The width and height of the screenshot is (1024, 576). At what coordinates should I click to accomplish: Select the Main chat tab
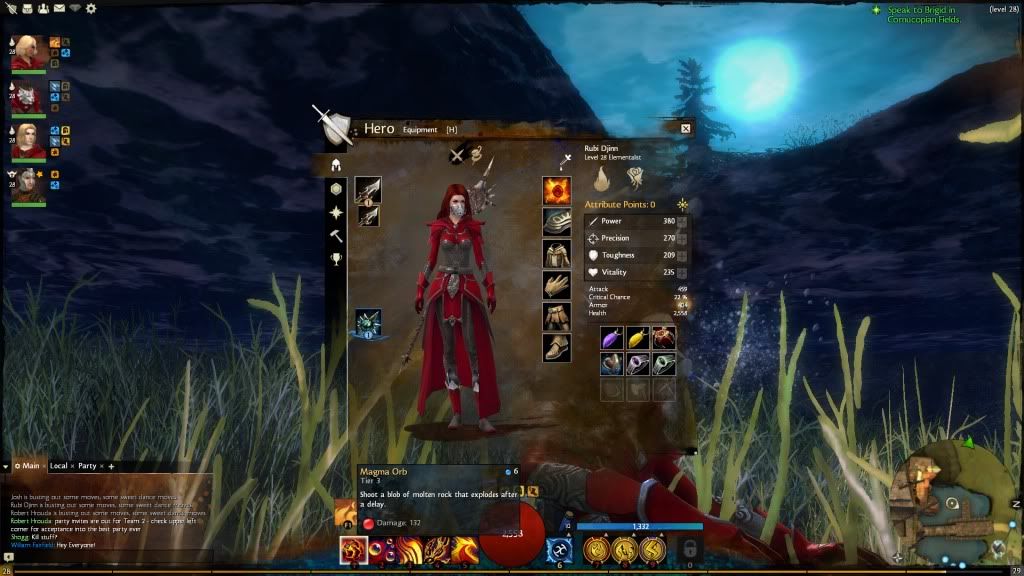coord(28,466)
